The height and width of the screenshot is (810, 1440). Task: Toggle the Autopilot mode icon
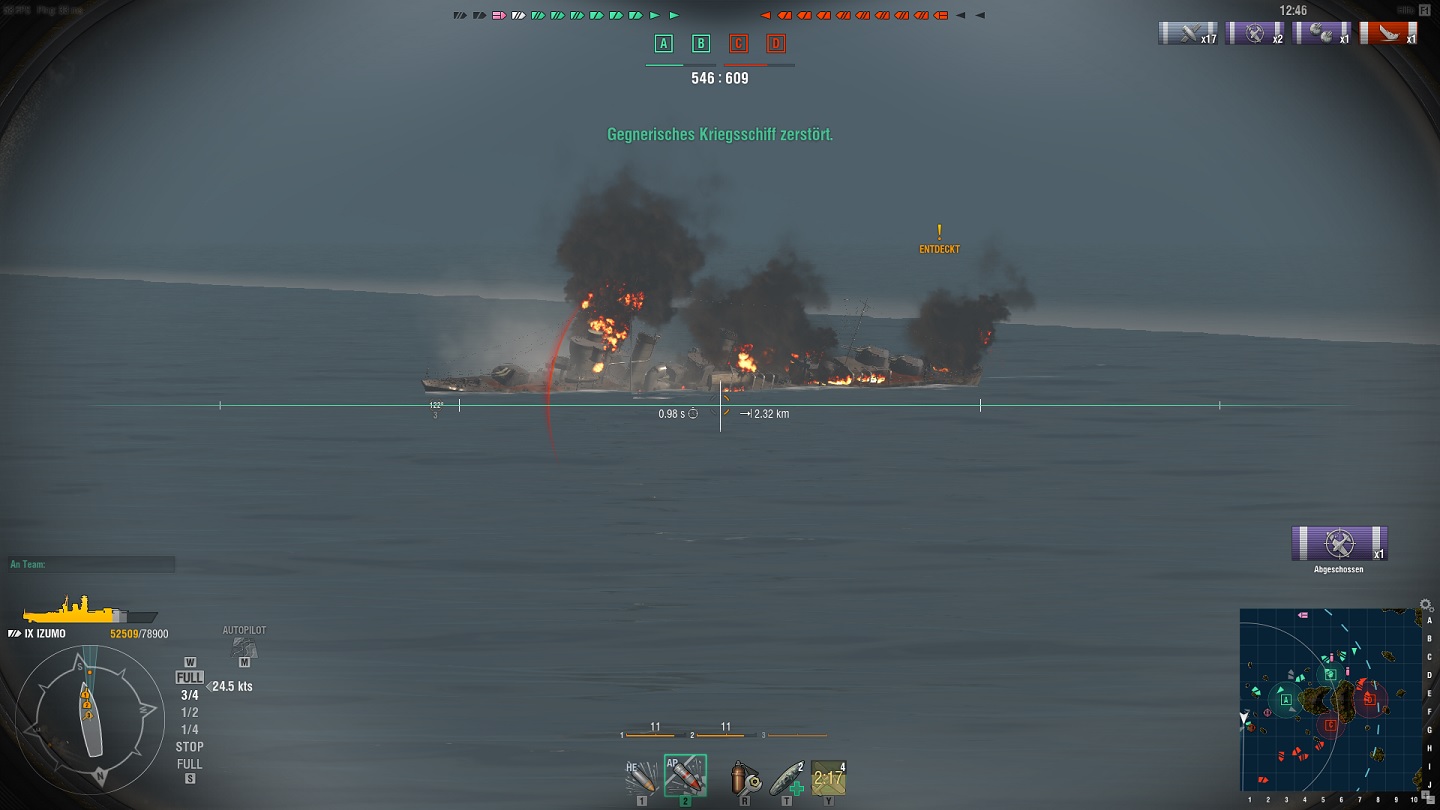pyautogui.click(x=243, y=646)
